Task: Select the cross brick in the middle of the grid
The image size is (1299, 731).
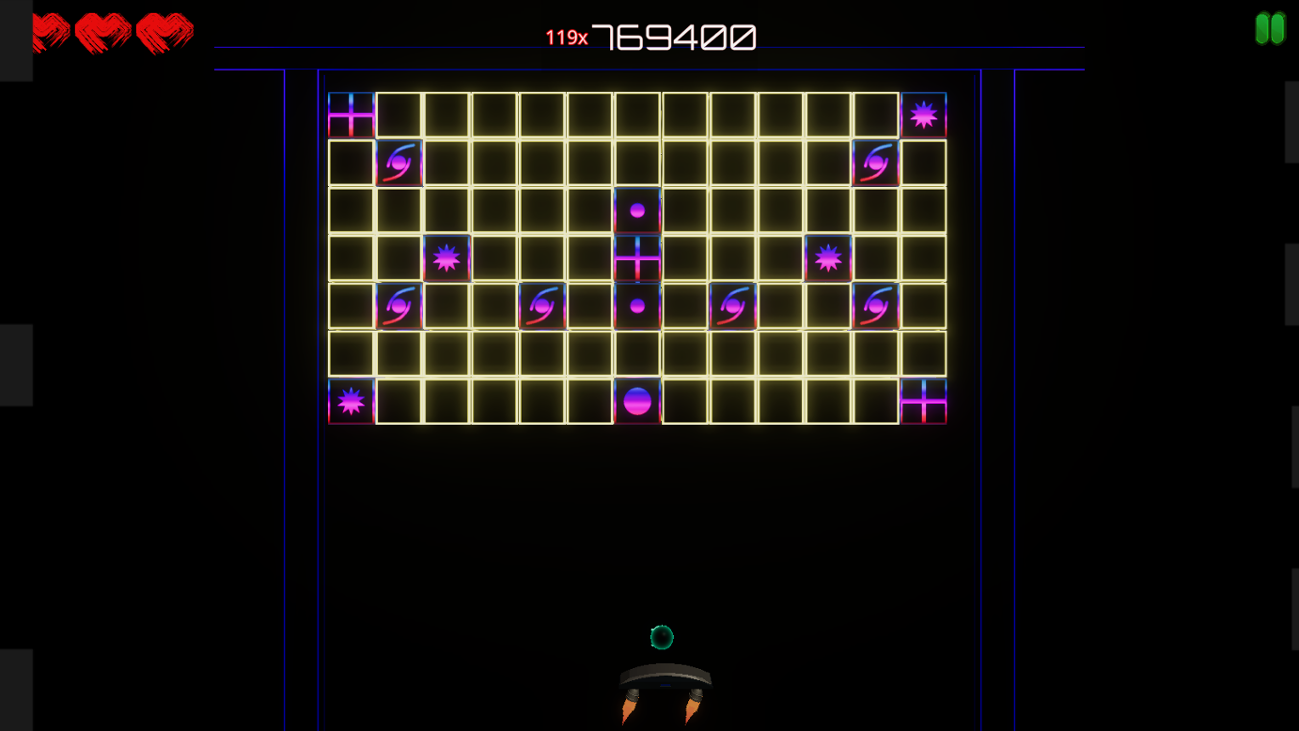Action: tap(638, 257)
